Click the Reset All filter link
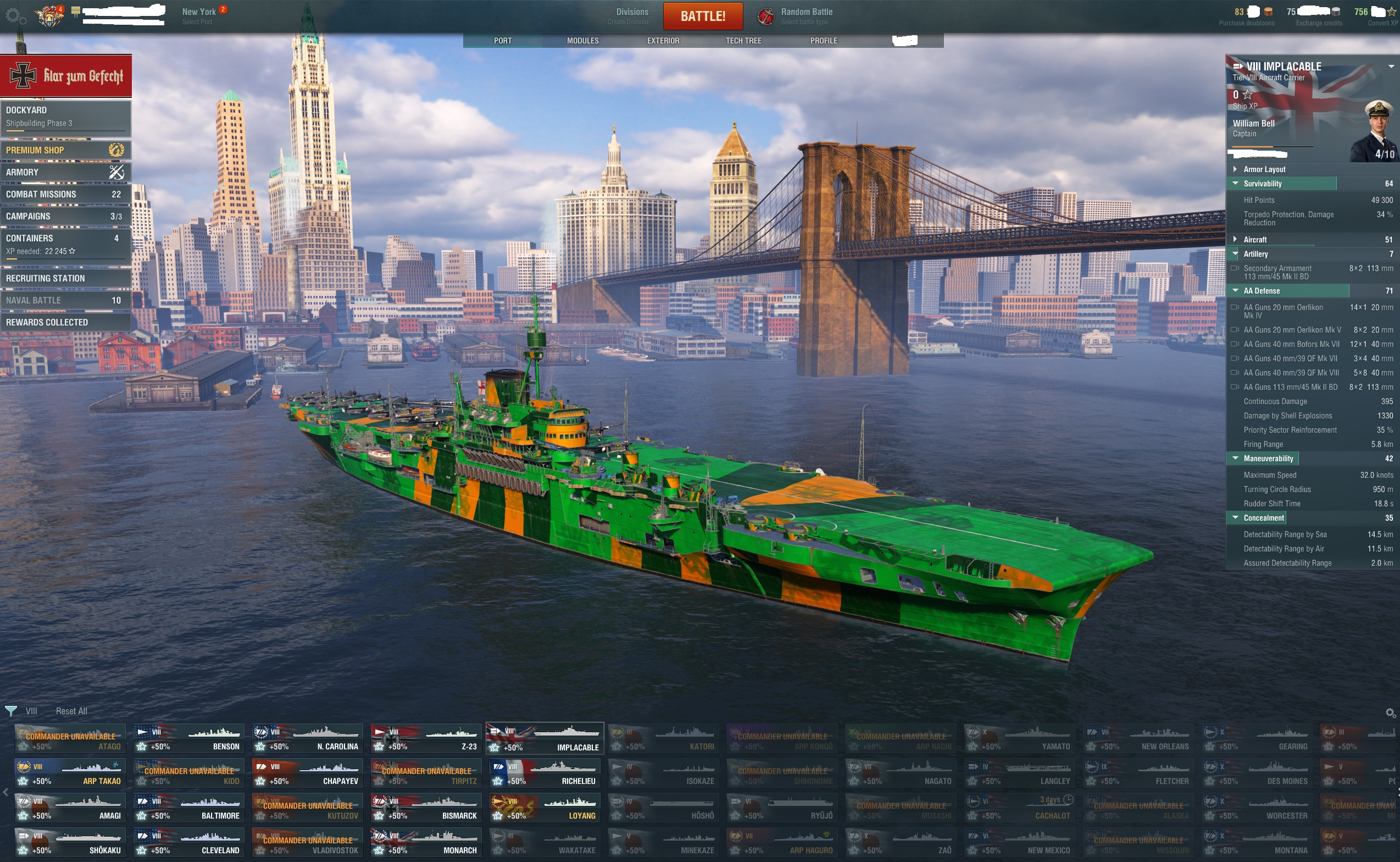The image size is (1400, 862). point(71,711)
